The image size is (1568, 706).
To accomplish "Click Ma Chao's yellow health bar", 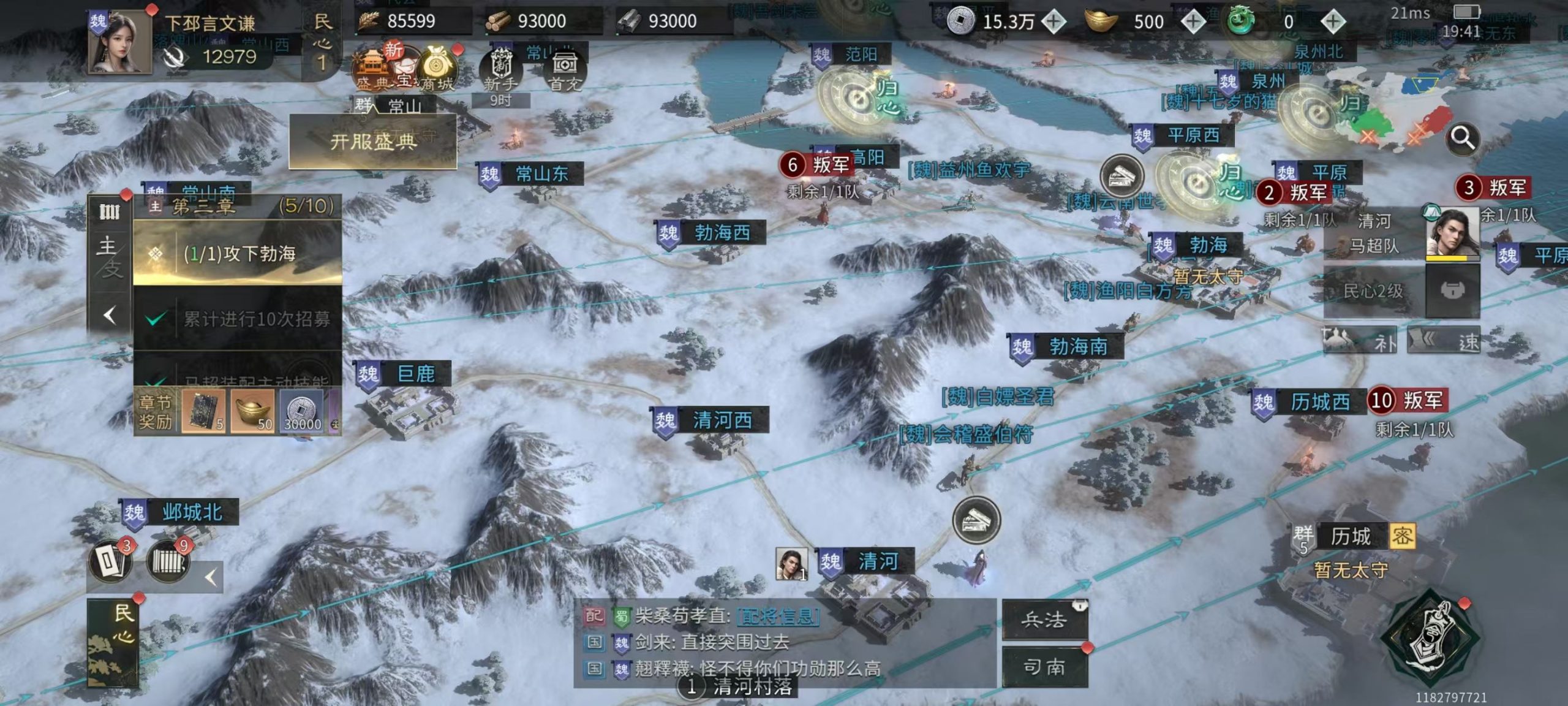I will pos(1453,259).
